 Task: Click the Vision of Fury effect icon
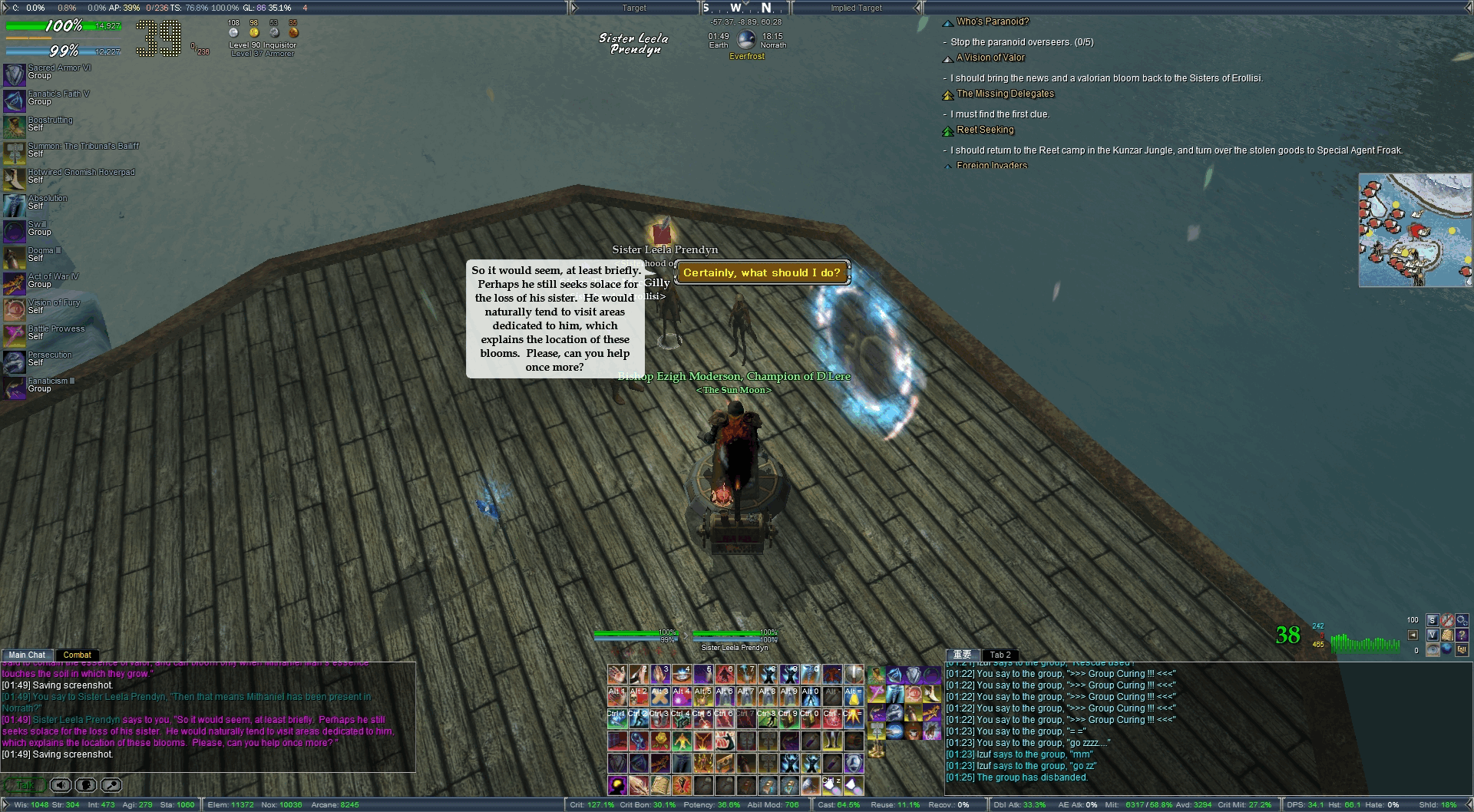15,309
